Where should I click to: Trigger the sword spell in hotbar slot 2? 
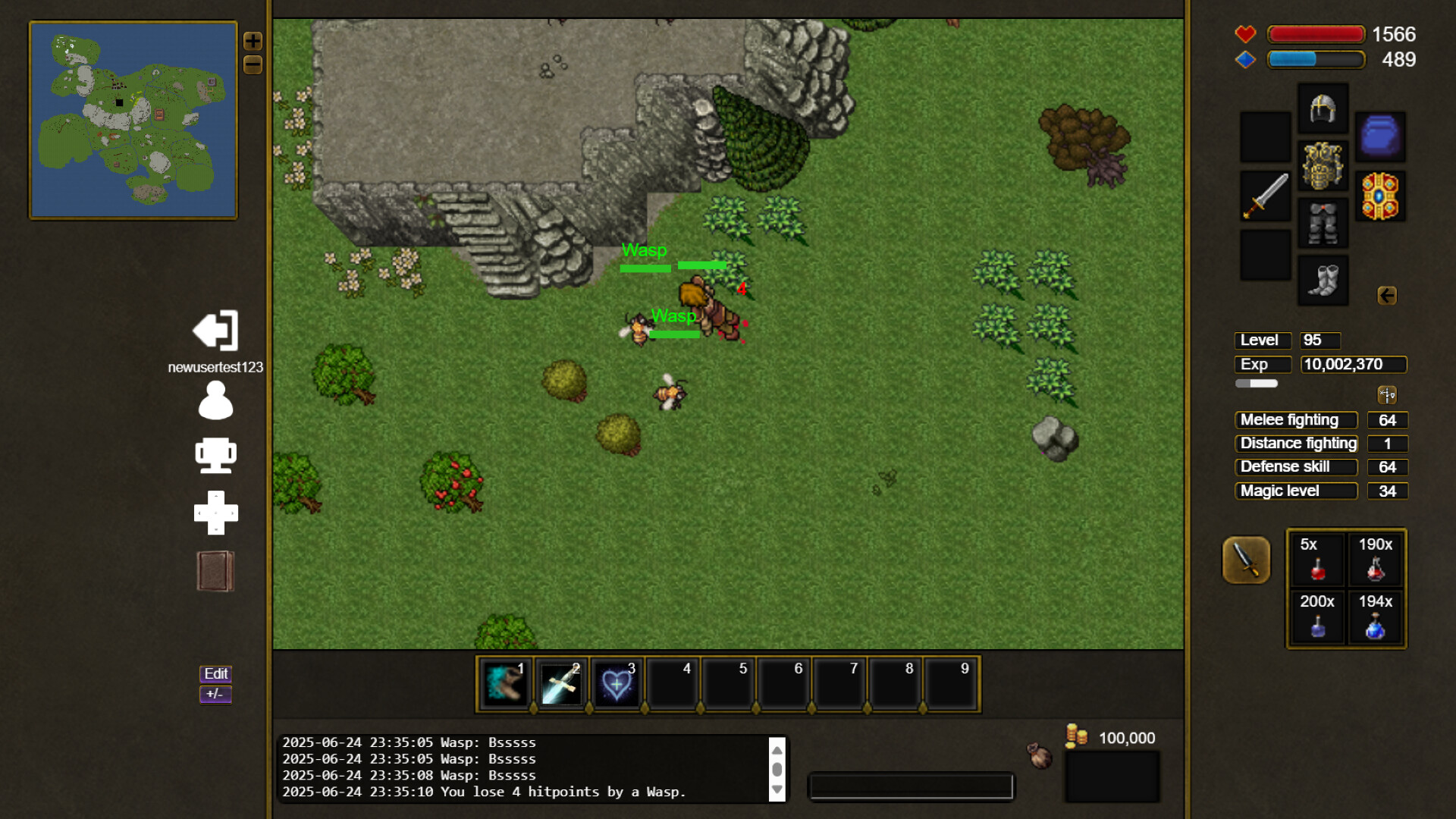(560, 683)
